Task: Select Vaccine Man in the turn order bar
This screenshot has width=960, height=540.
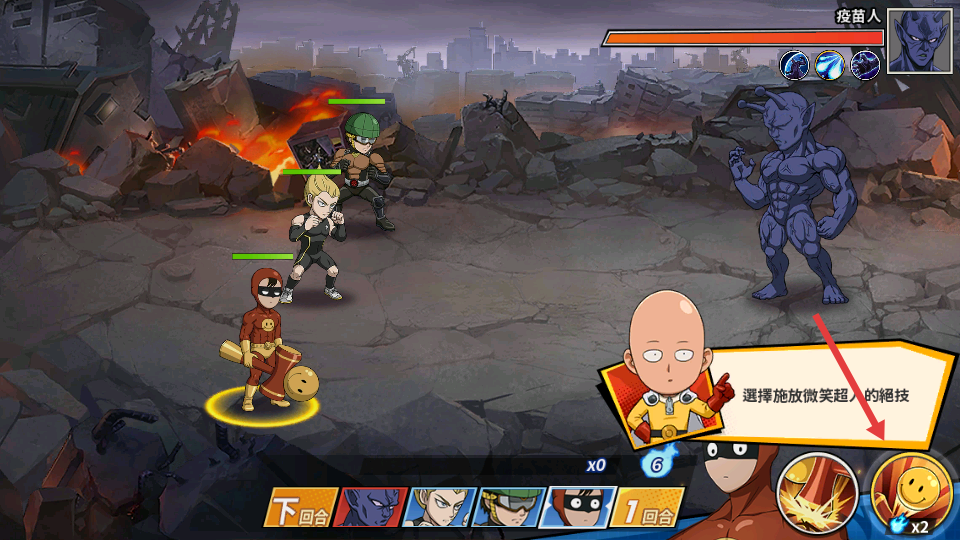Action: (x=368, y=508)
